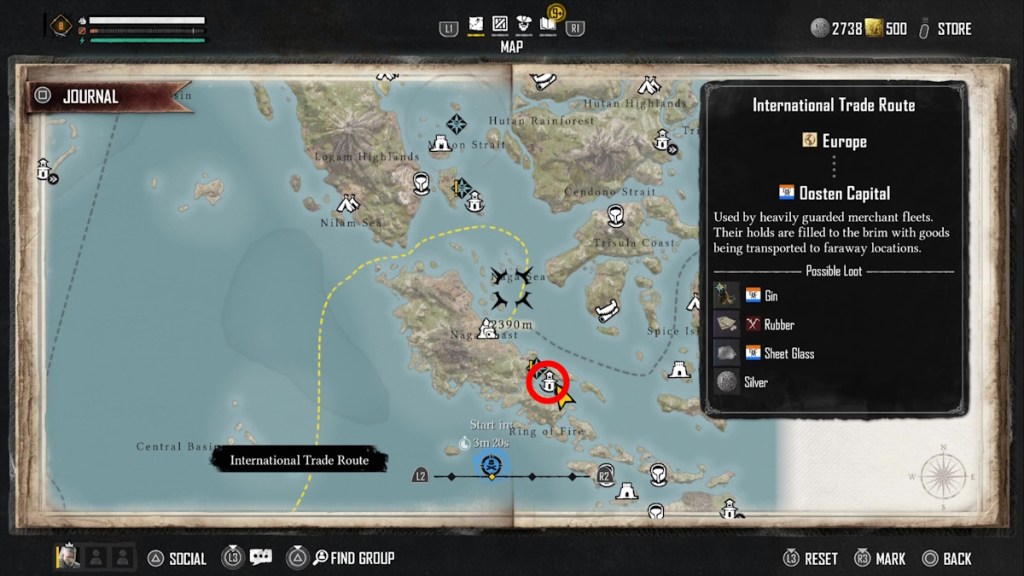This screenshot has height=576, width=1024.
Task: Select the Rubber loot entry
Action: pos(779,325)
